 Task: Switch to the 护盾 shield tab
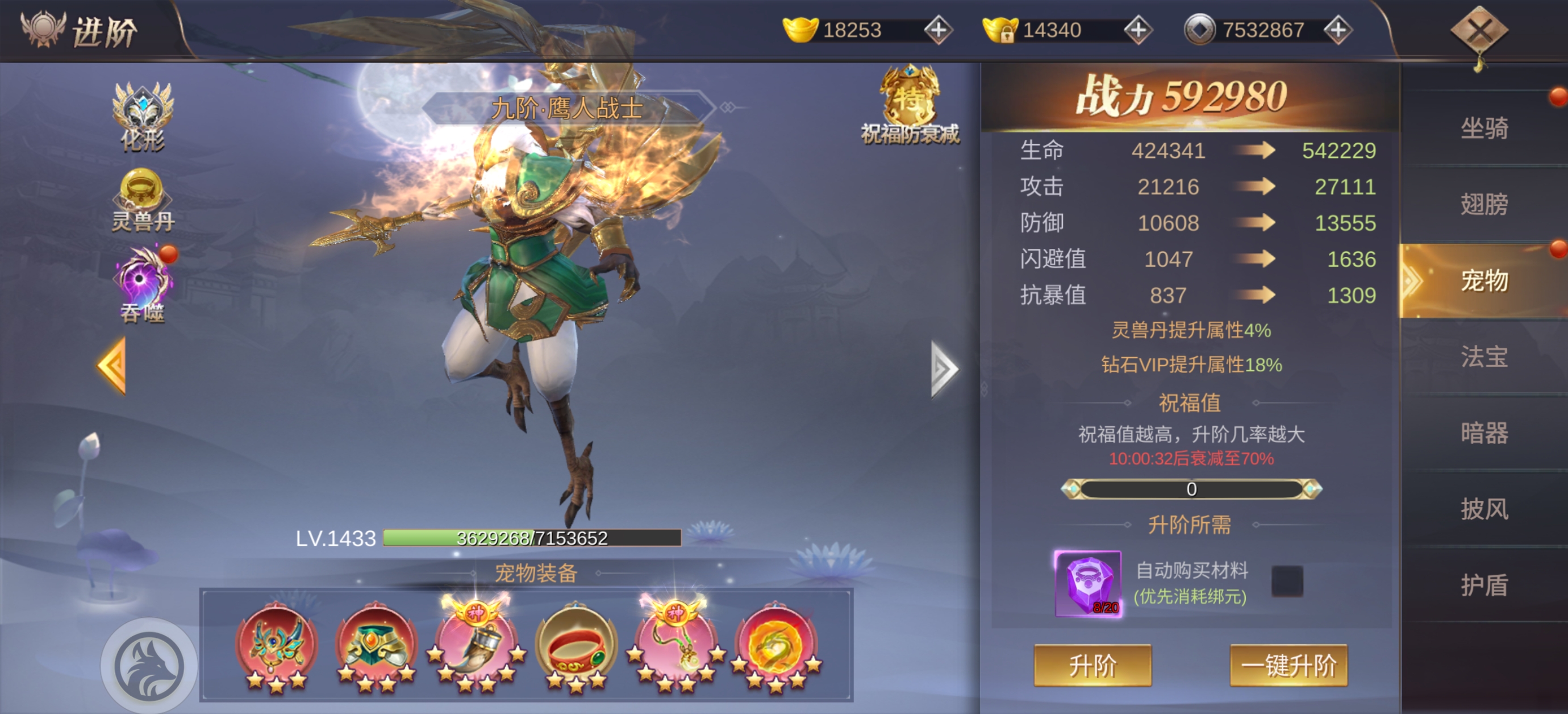click(1484, 585)
